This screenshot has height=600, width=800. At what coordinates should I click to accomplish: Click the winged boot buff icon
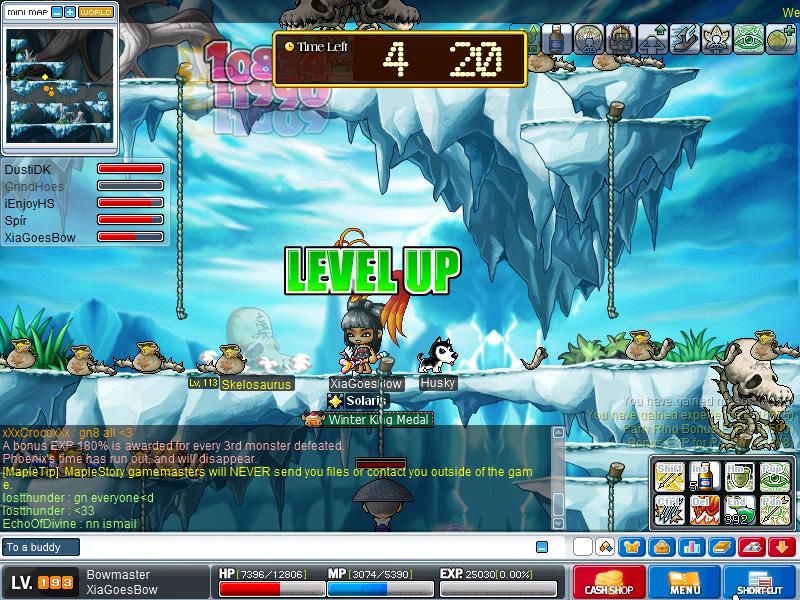coord(684,39)
